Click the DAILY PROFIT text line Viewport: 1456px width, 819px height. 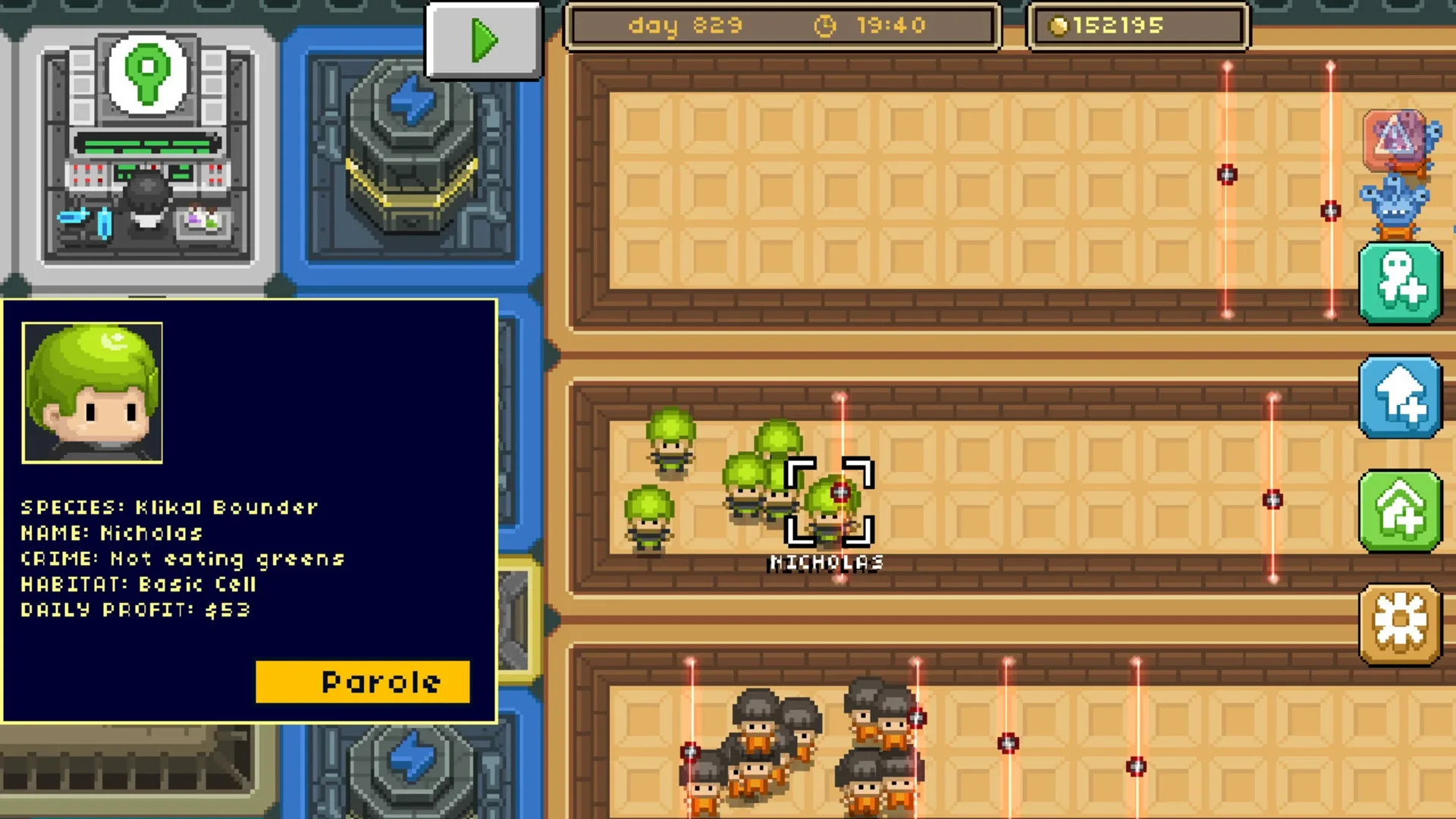tap(136, 609)
